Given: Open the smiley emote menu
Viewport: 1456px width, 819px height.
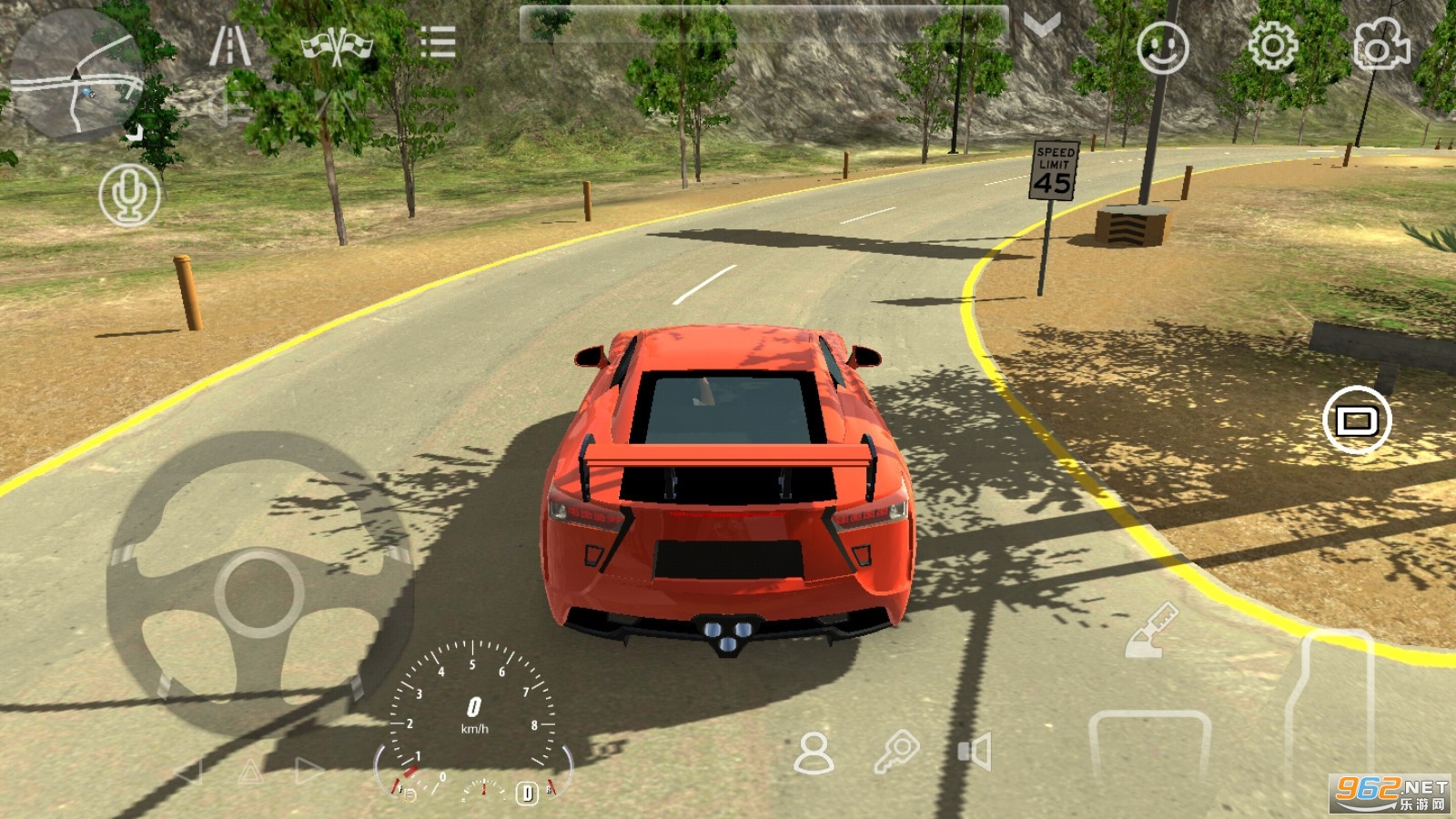Looking at the screenshot, I should click(1162, 47).
